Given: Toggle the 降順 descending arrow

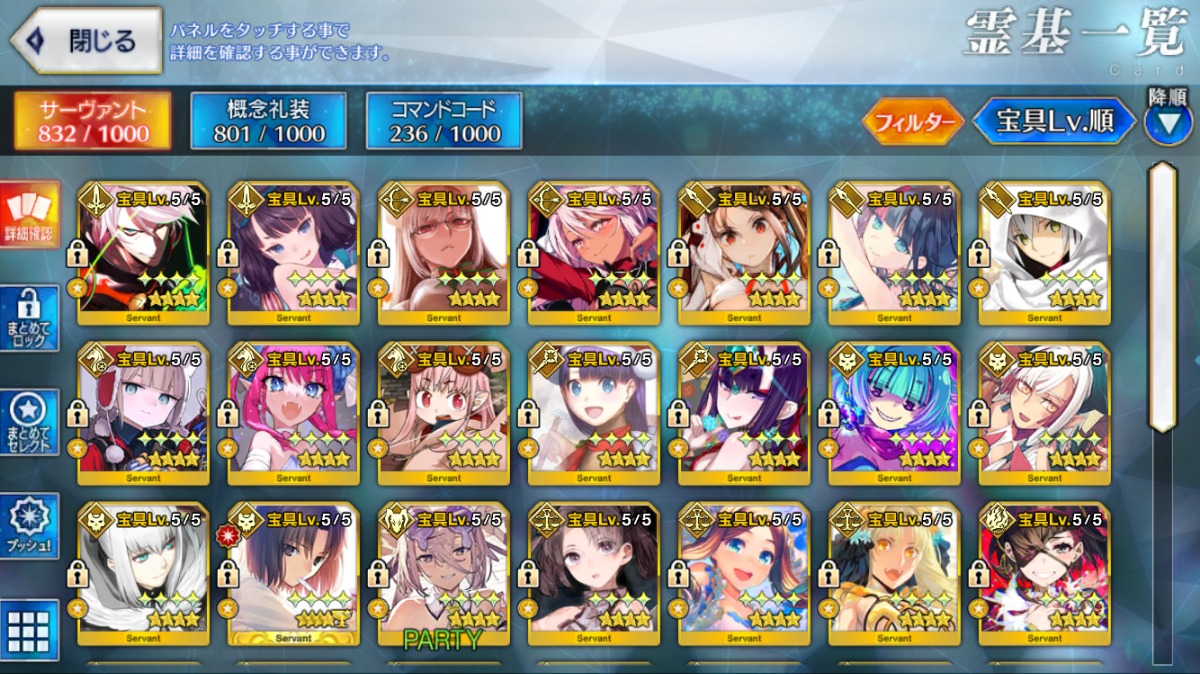Looking at the screenshot, I should [x=1167, y=122].
